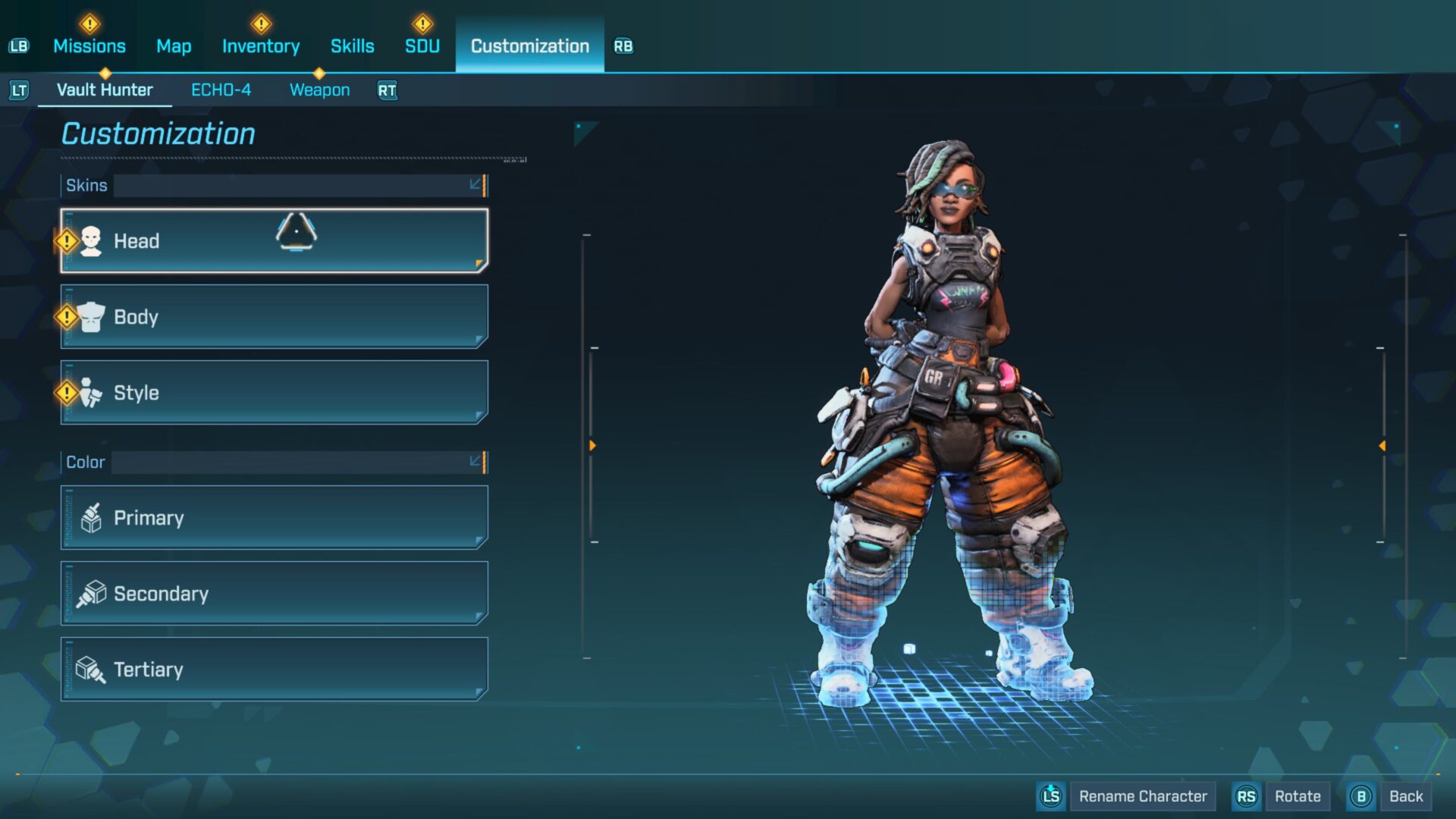This screenshot has width=1456, height=819.
Task: Switch to the Map tab
Action: (x=174, y=46)
